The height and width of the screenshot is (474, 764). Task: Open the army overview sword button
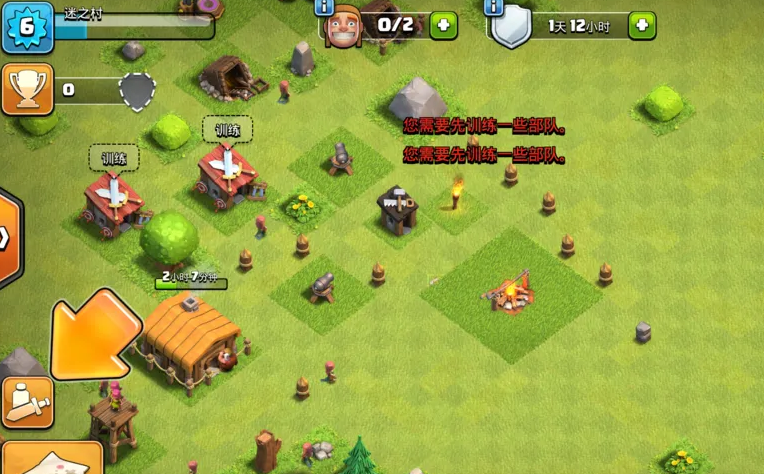tap(27, 402)
